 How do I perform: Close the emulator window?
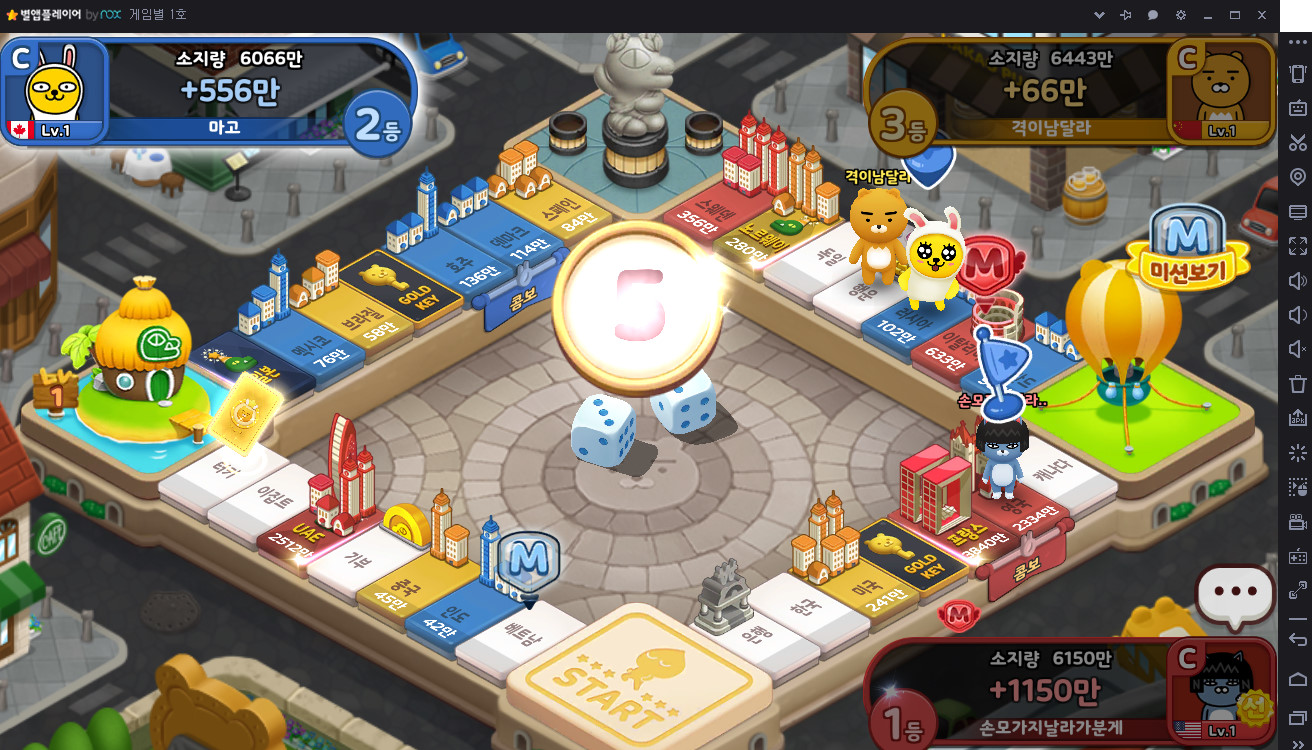point(1262,15)
